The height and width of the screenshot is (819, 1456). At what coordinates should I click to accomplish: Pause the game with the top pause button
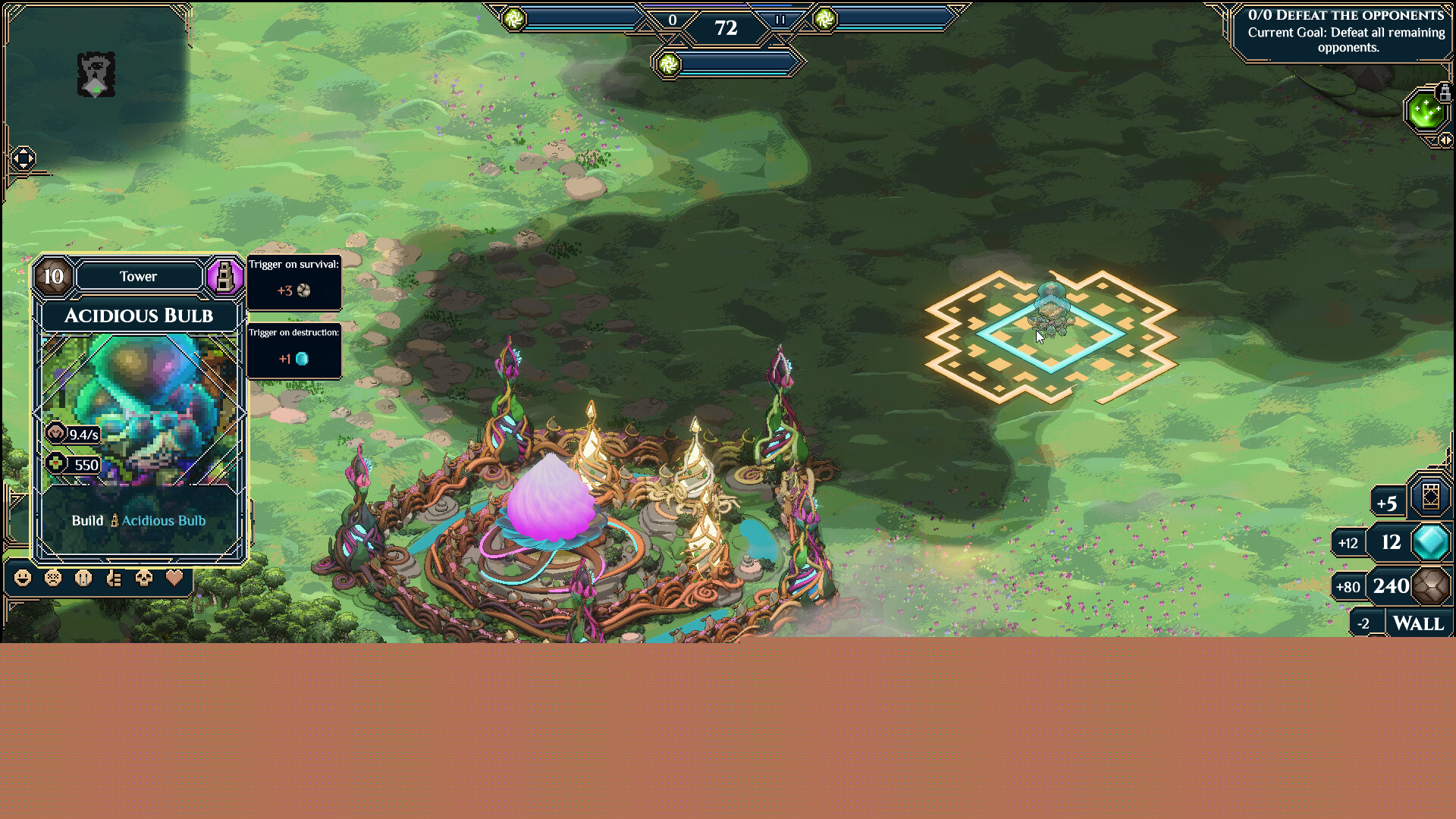tap(780, 20)
